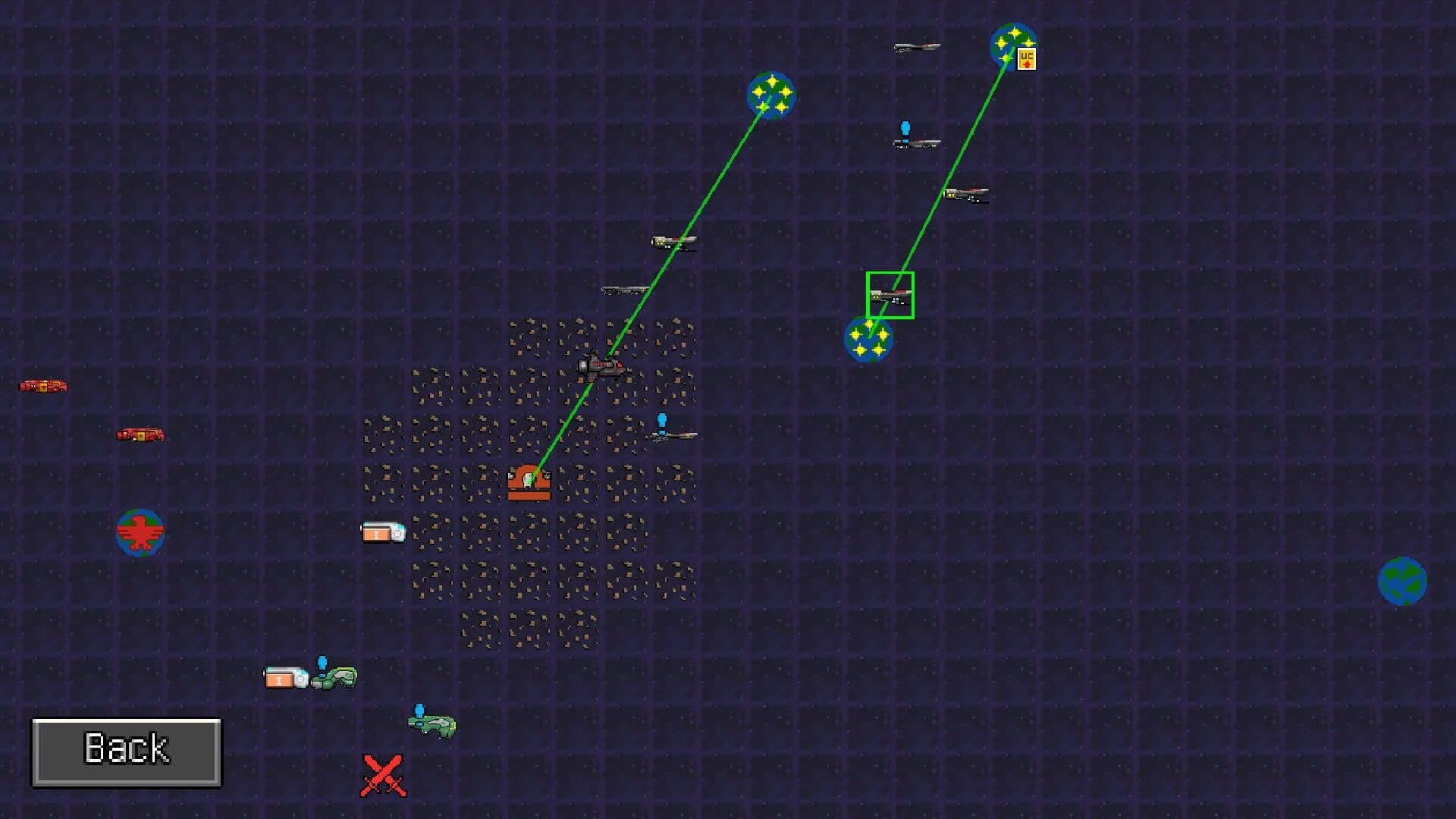Click the red crossed swords battle marker

pos(384,775)
